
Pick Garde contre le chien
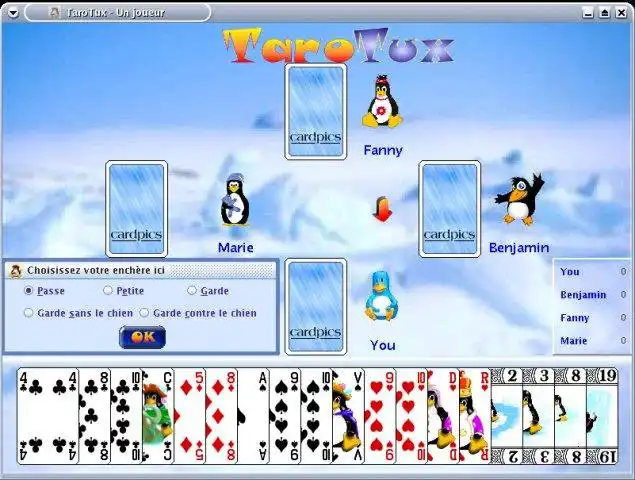coord(144,313)
